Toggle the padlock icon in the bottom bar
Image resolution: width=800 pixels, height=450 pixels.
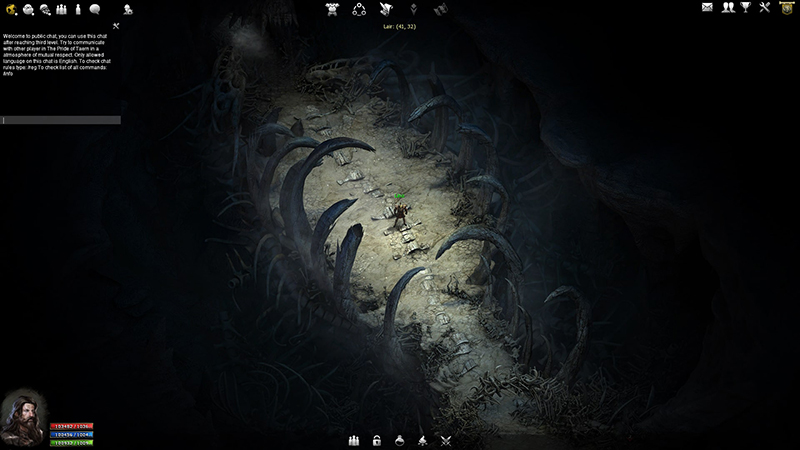click(377, 440)
